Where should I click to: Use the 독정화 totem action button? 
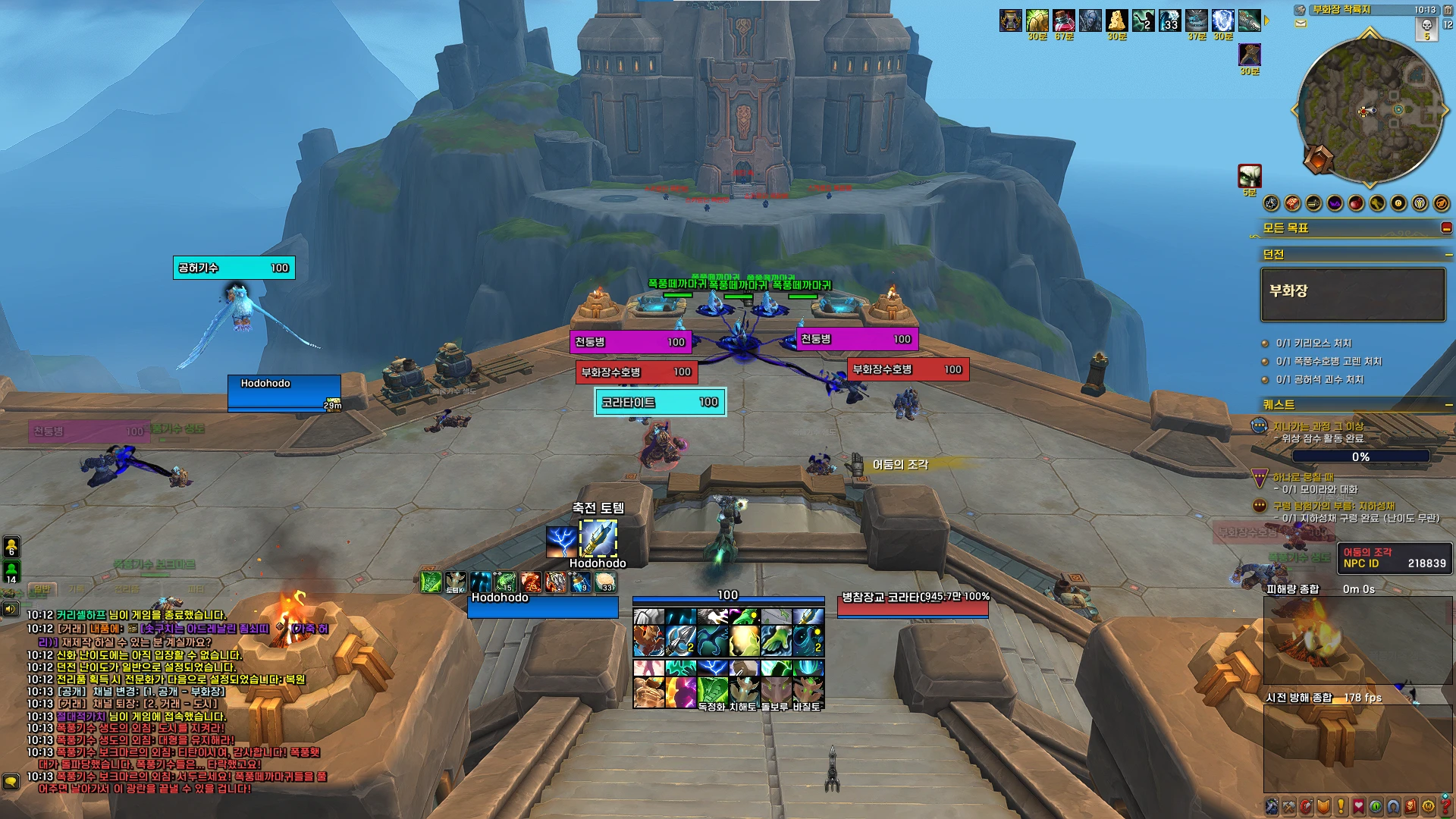(x=712, y=692)
